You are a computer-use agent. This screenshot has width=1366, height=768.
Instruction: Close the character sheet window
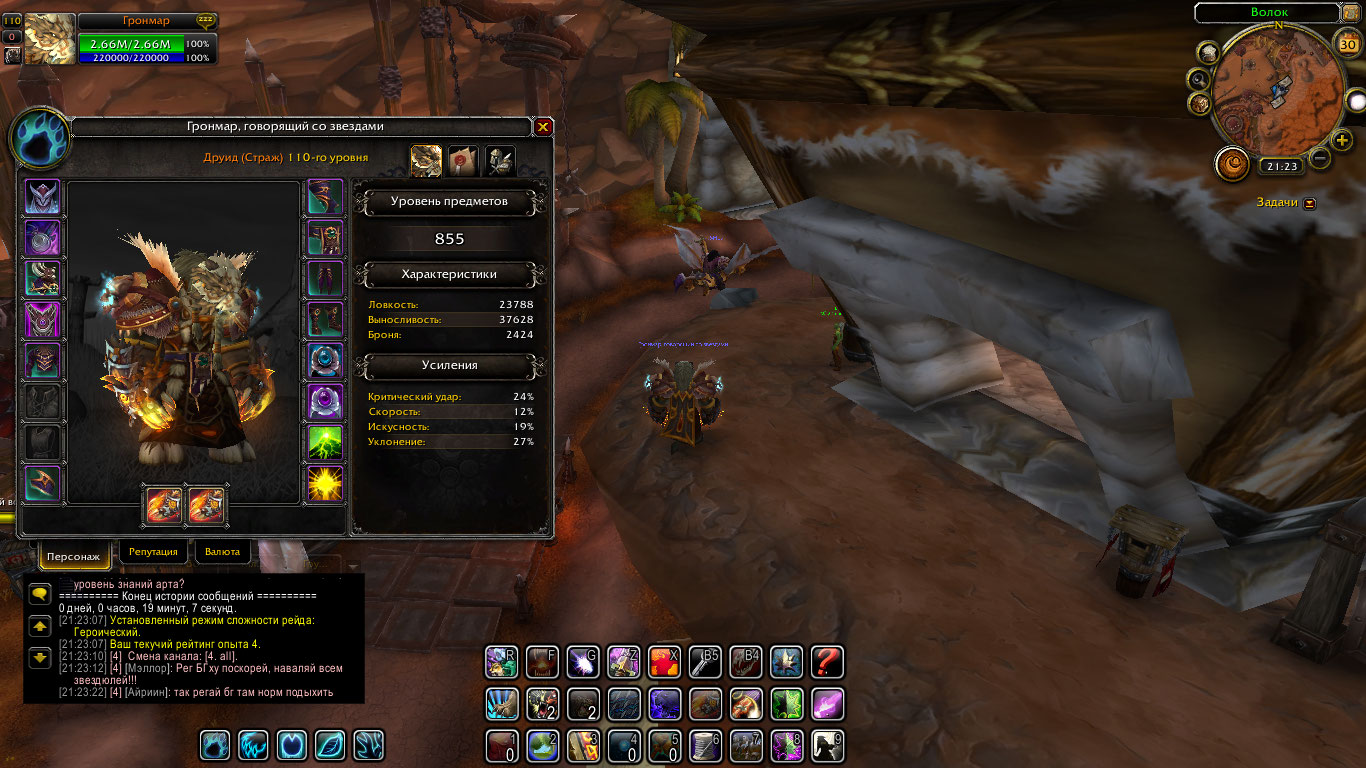(x=543, y=127)
